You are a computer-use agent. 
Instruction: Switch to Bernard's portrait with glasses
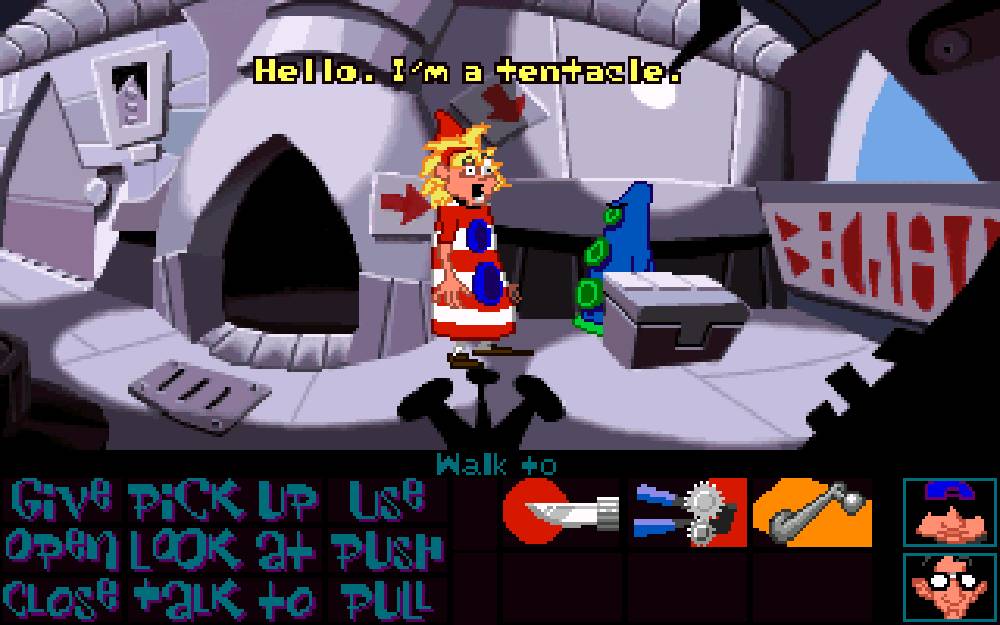coord(950,587)
